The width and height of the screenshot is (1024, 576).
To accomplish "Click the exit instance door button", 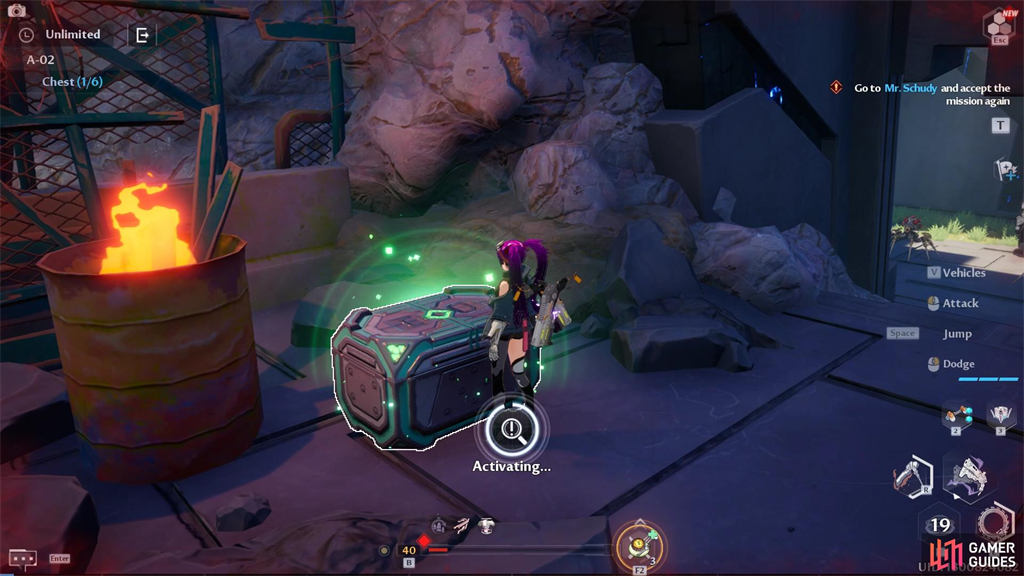I will [x=142, y=35].
